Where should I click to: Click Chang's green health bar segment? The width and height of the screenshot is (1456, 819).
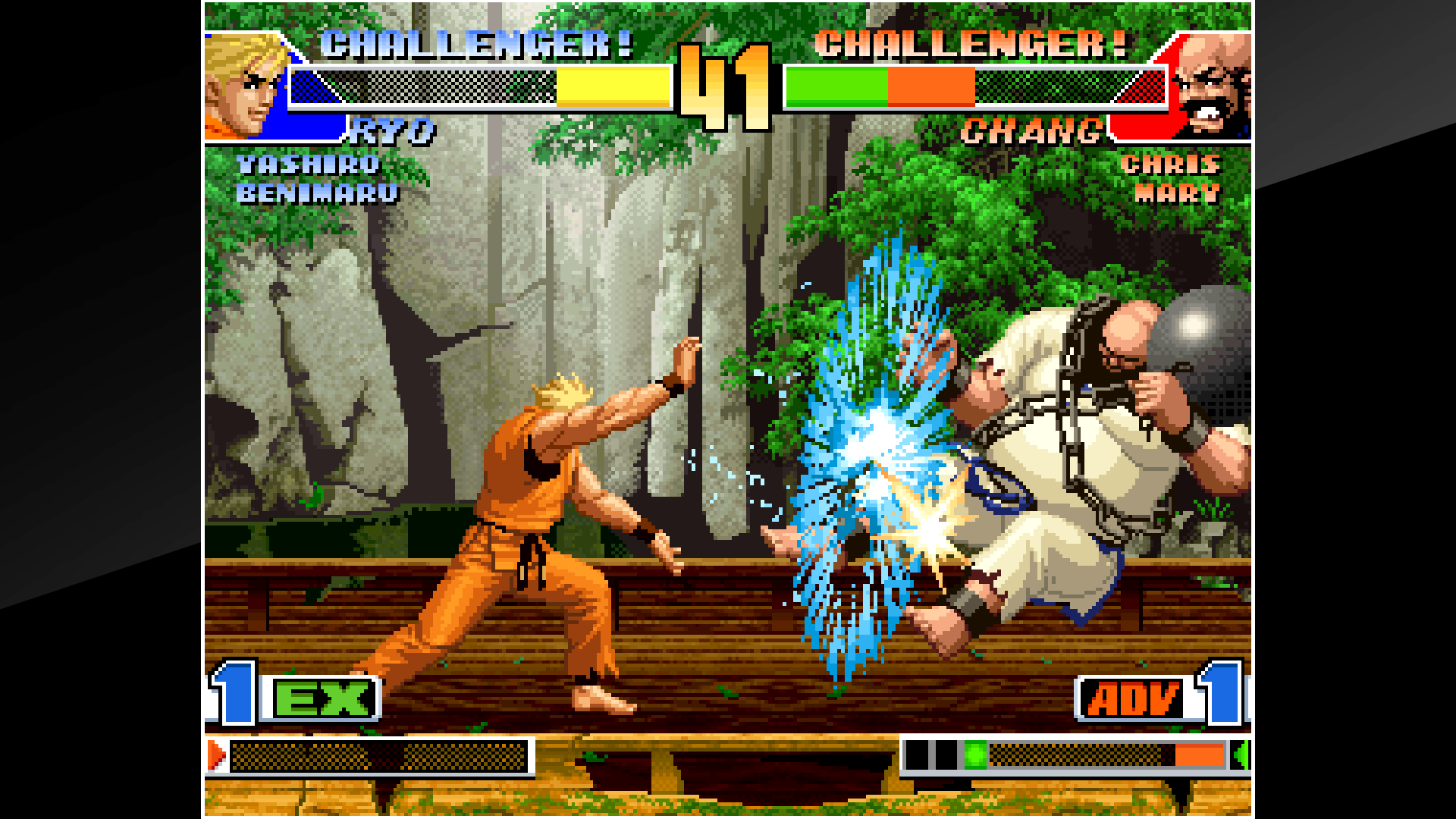(838, 89)
